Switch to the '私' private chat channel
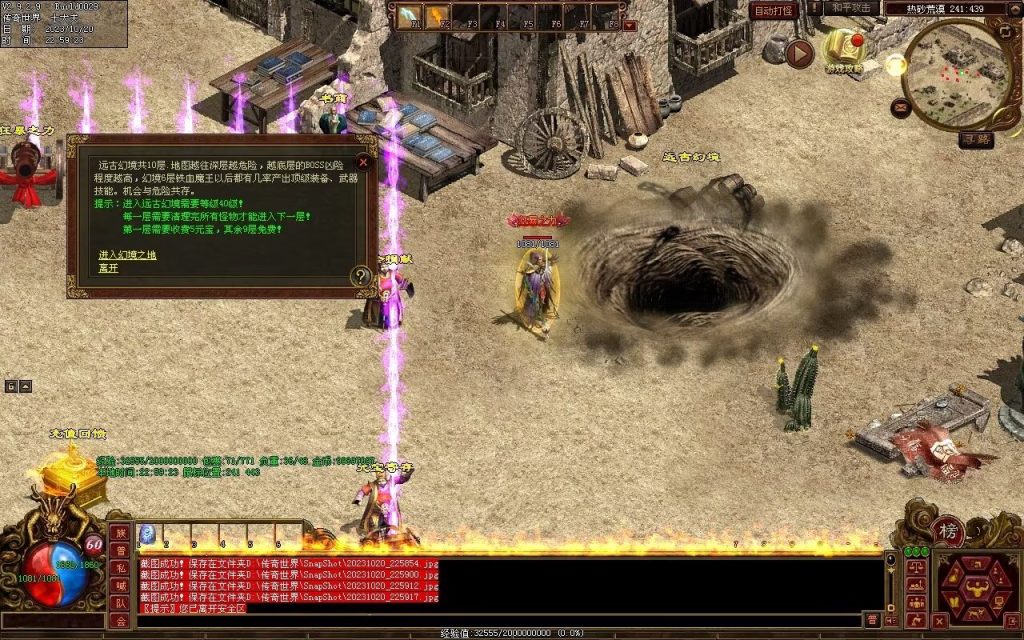 pos(120,568)
